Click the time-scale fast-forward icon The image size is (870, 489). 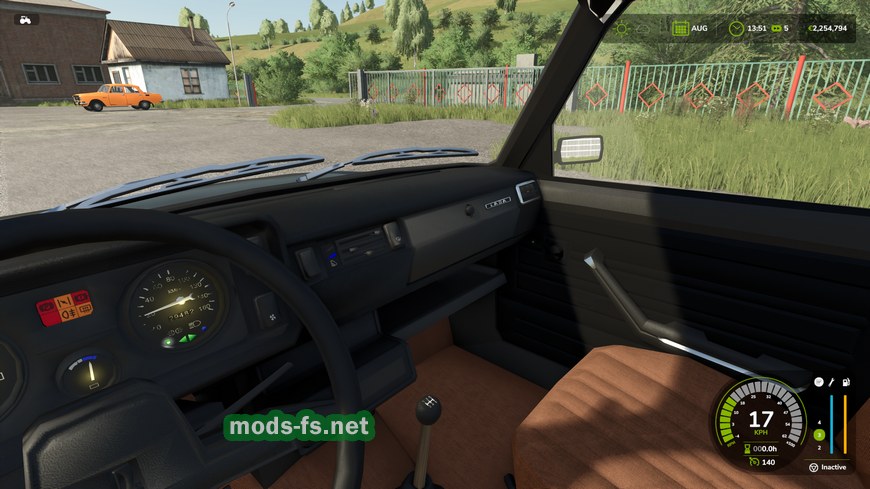tap(774, 28)
